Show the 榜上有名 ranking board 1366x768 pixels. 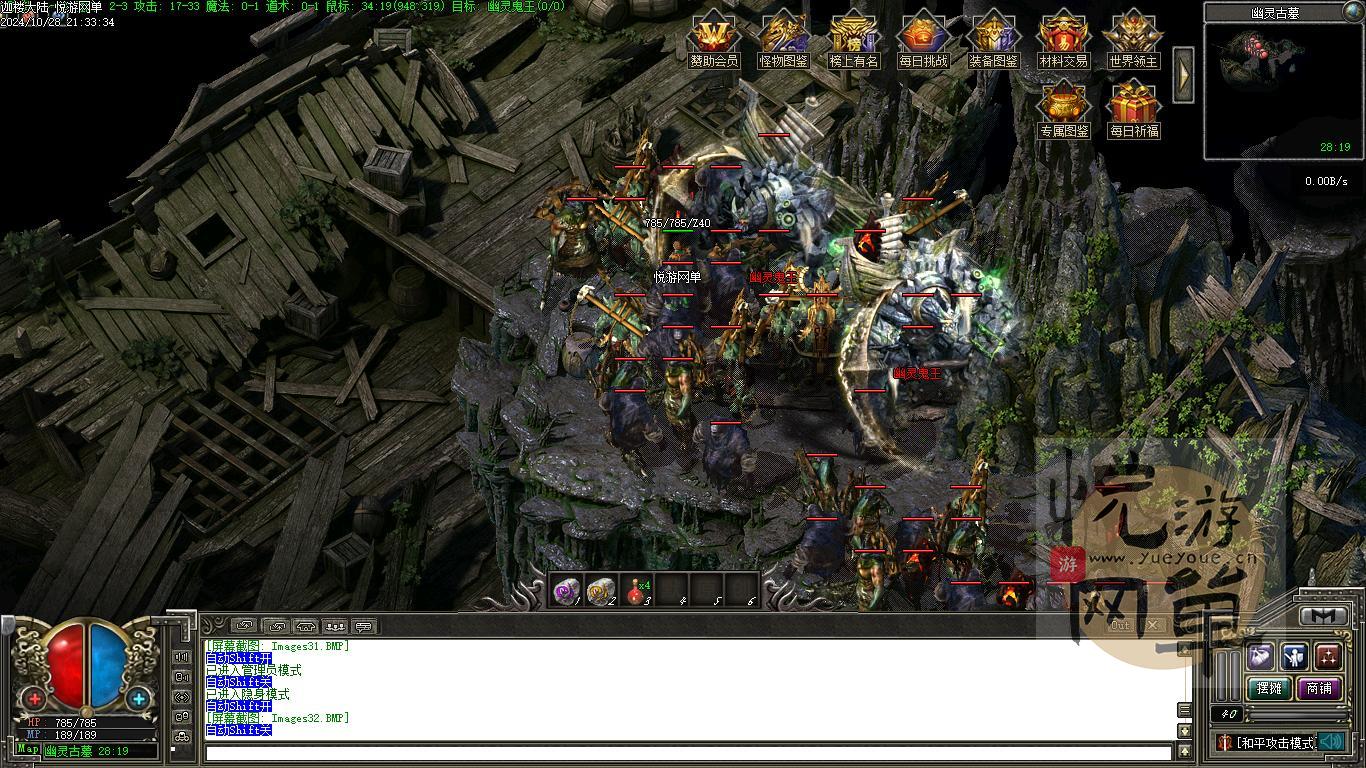point(854,40)
